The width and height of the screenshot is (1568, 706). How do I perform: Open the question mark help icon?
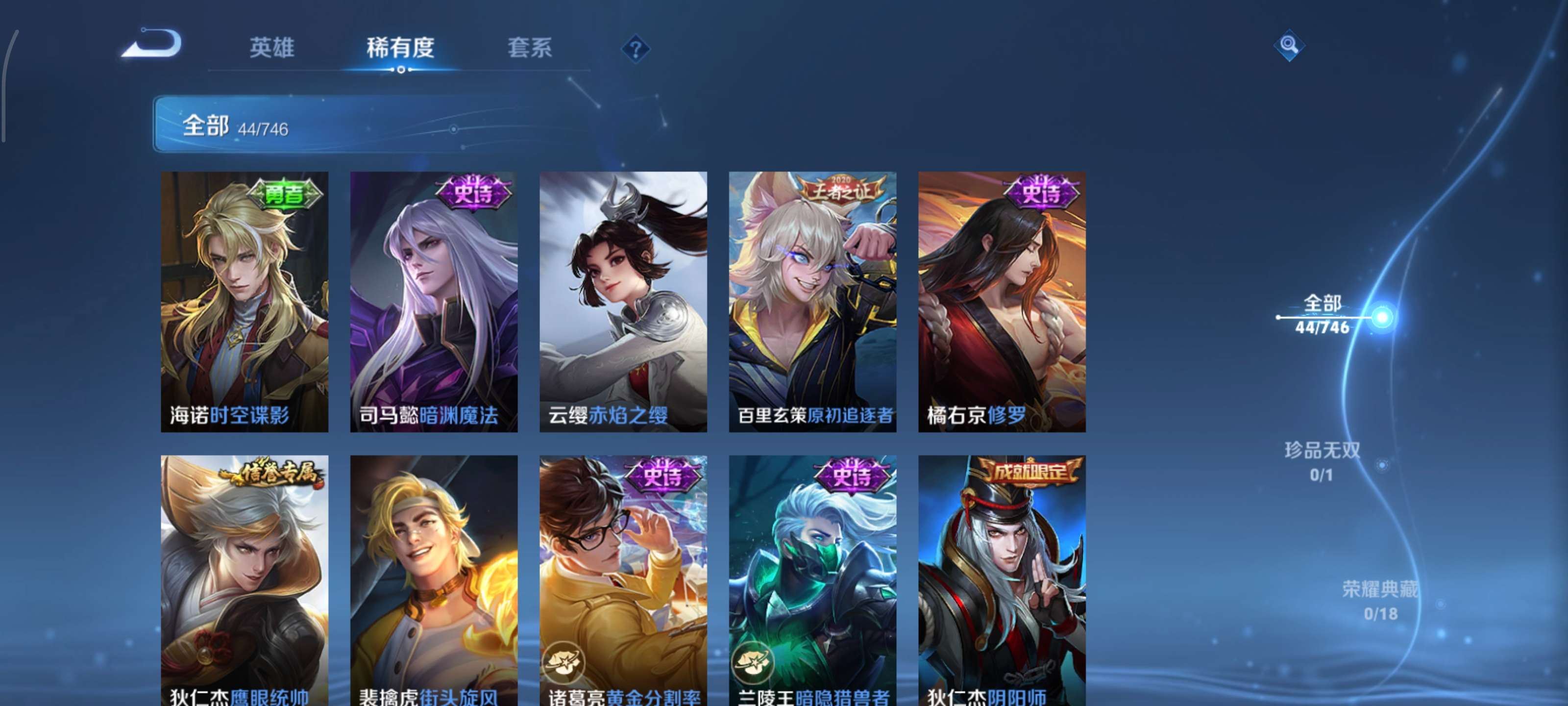point(636,50)
